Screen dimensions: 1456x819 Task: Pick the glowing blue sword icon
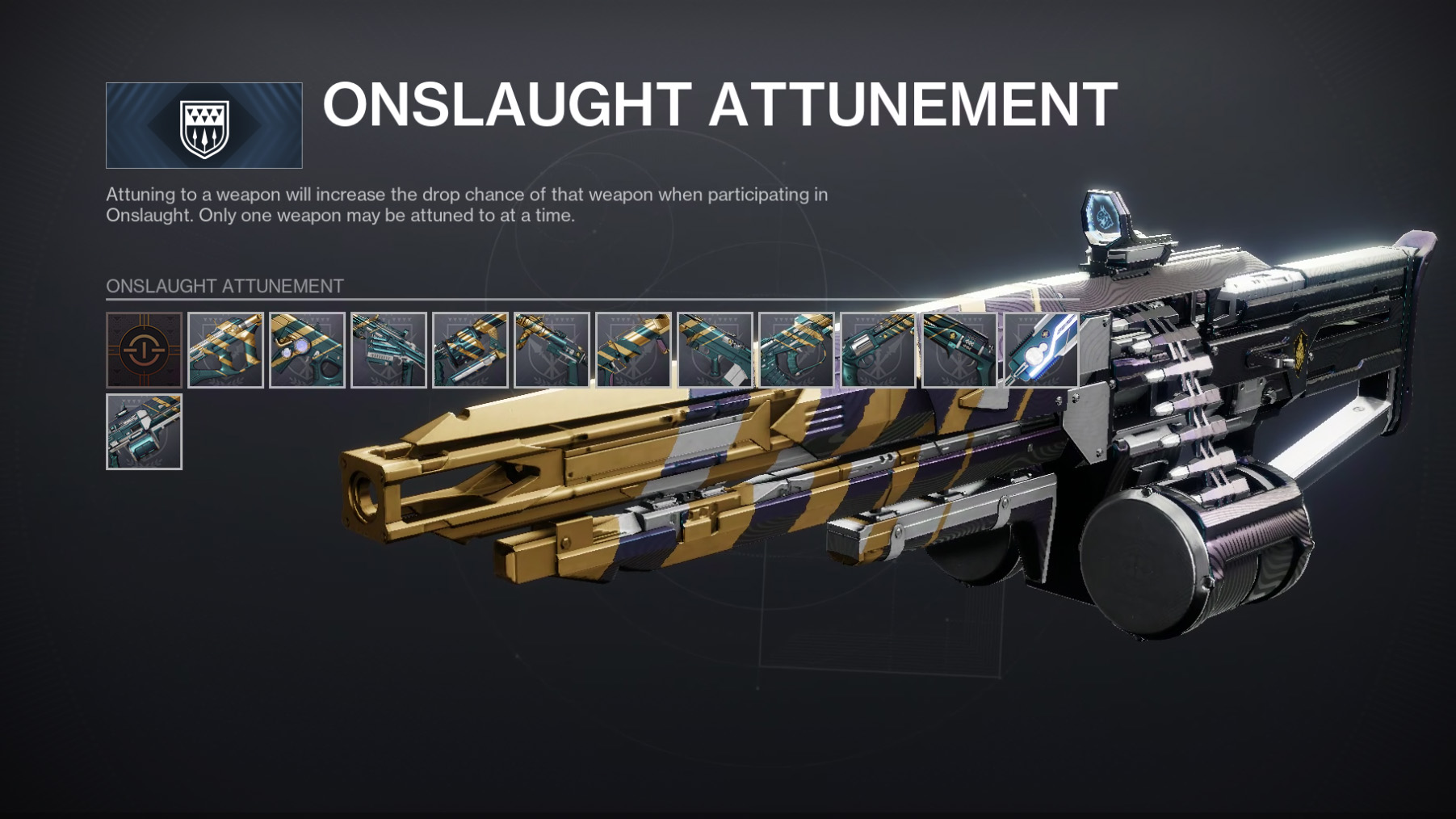pos(1041,350)
